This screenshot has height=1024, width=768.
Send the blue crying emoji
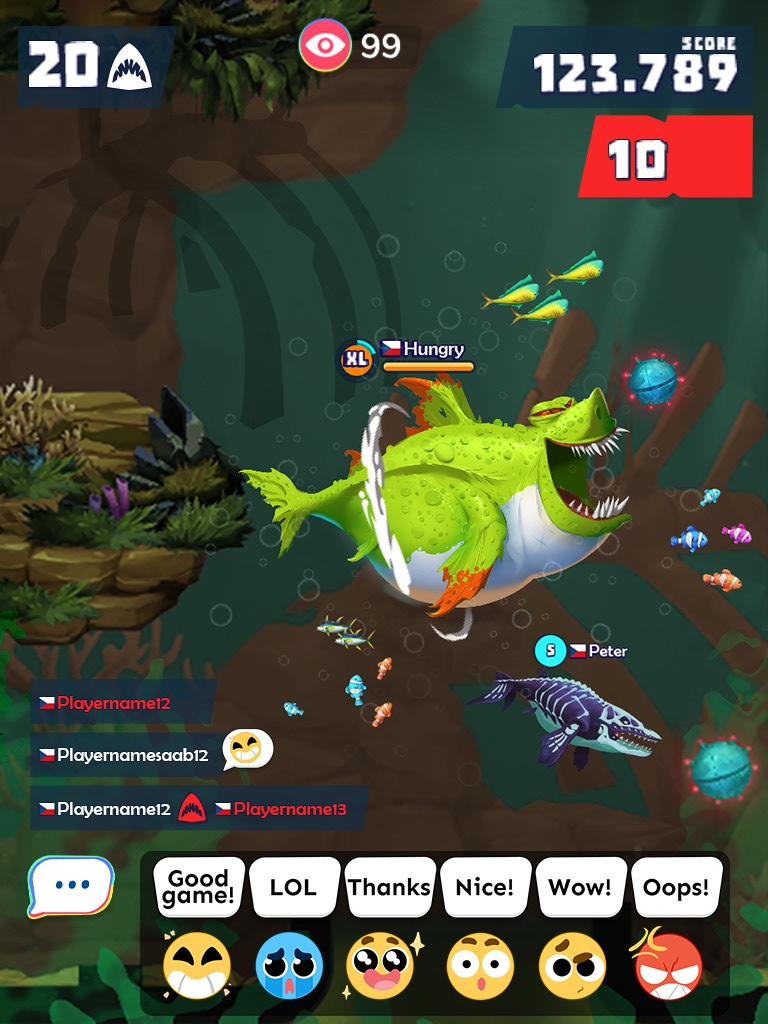[289, 966]
